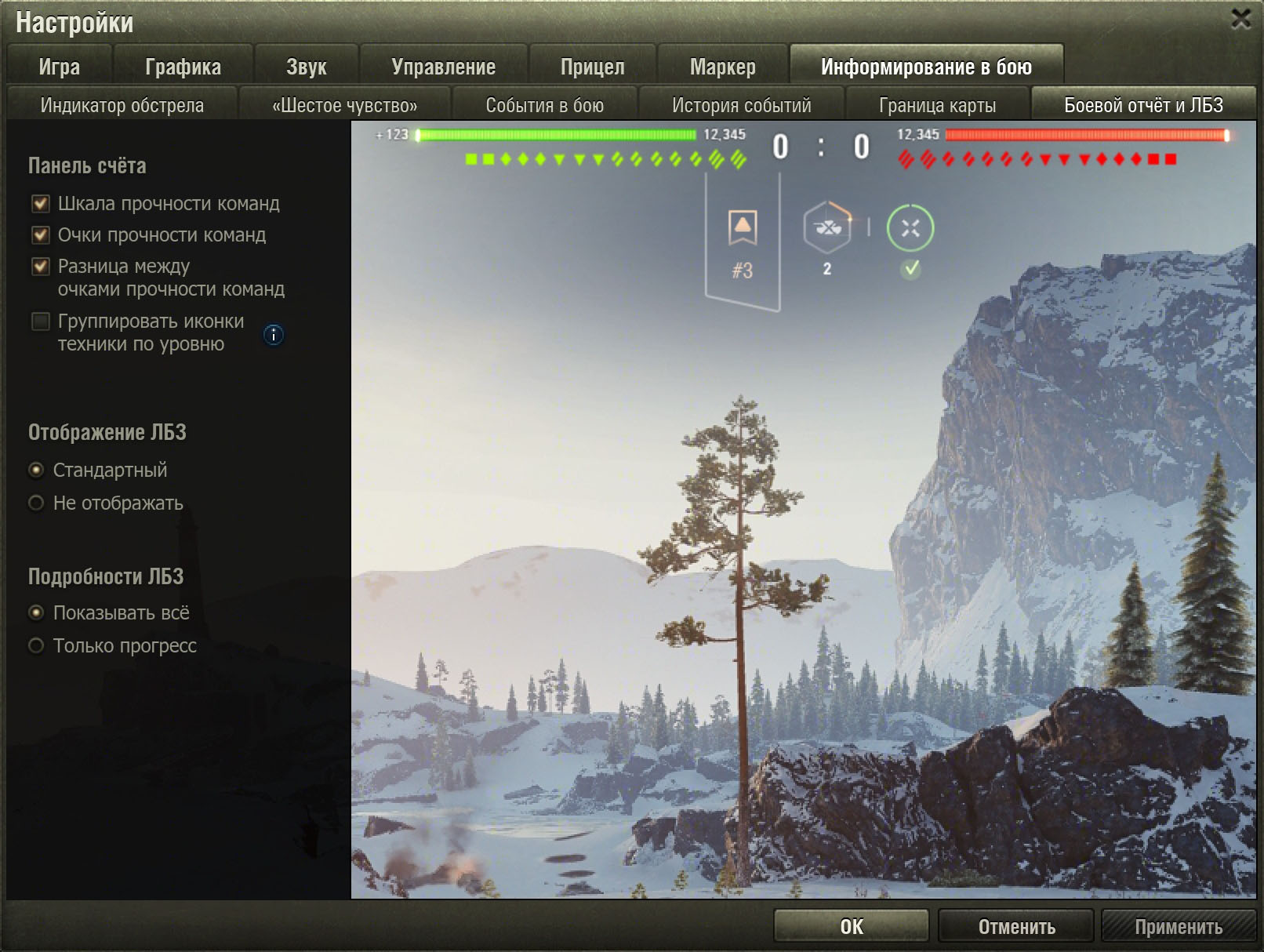
Task: Enable Группировать иконки техники по уровню
Action: 41,322
